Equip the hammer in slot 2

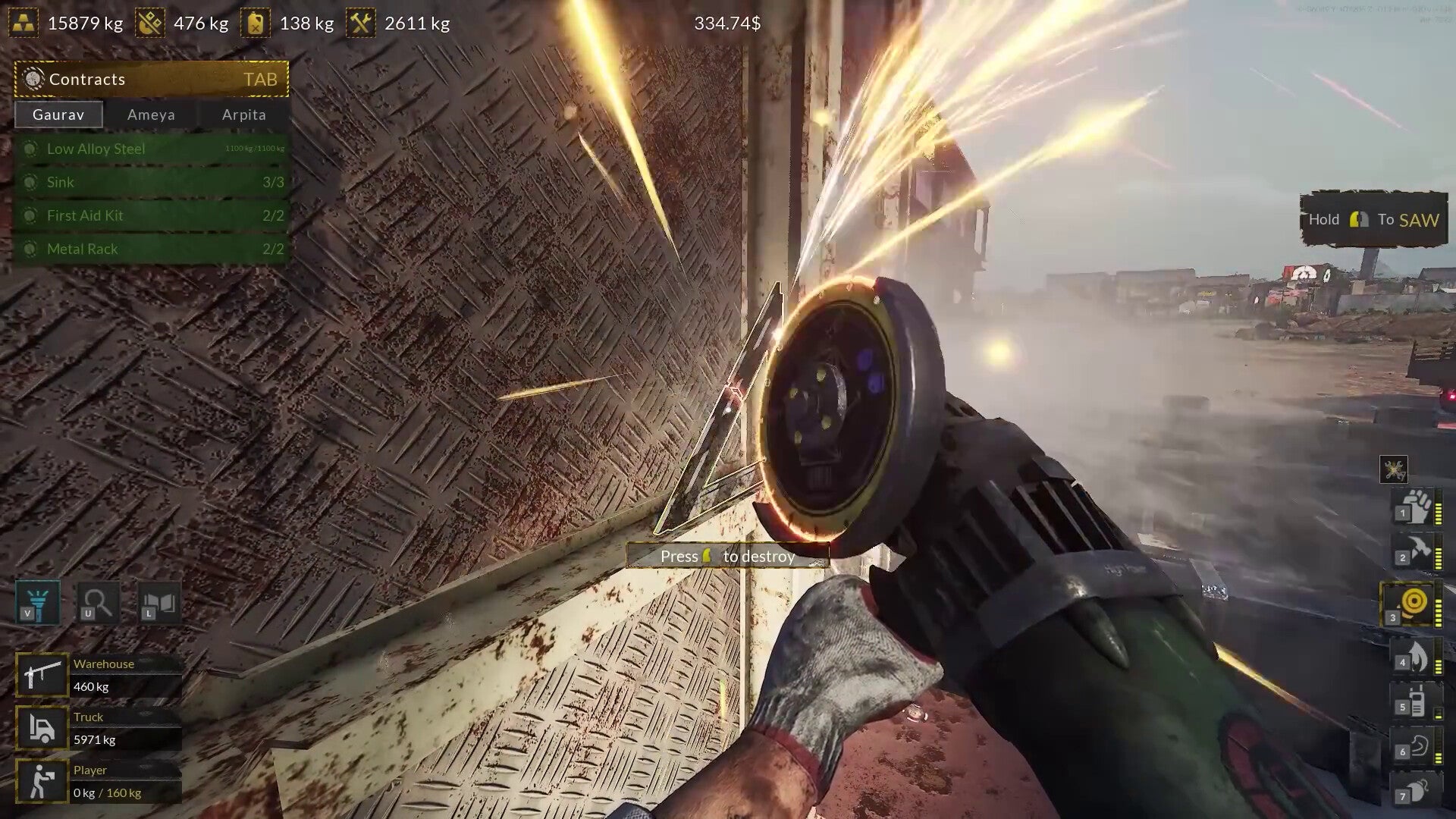[1415, 550]
